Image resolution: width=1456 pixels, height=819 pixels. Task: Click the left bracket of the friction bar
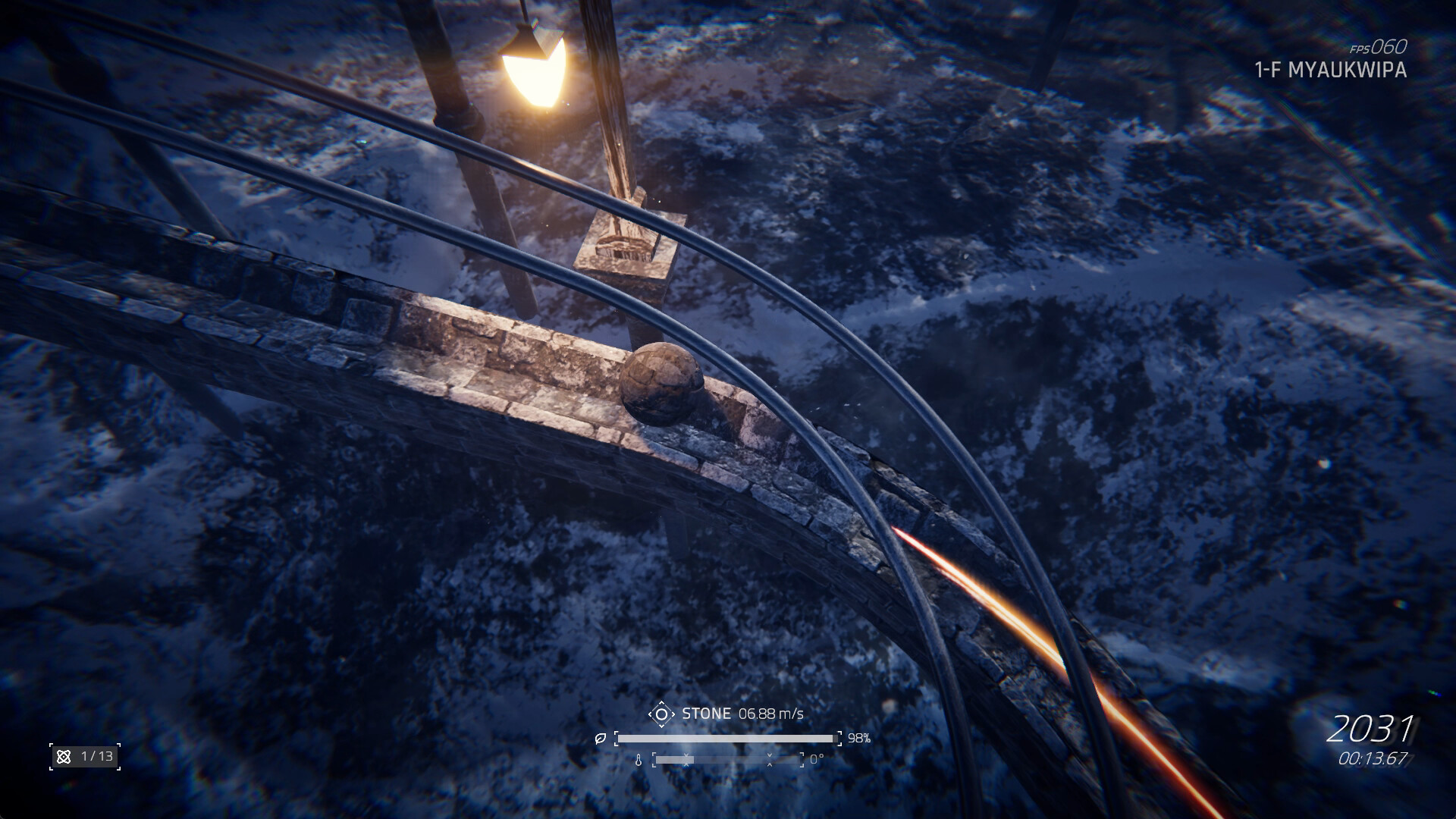coord(617,738)
